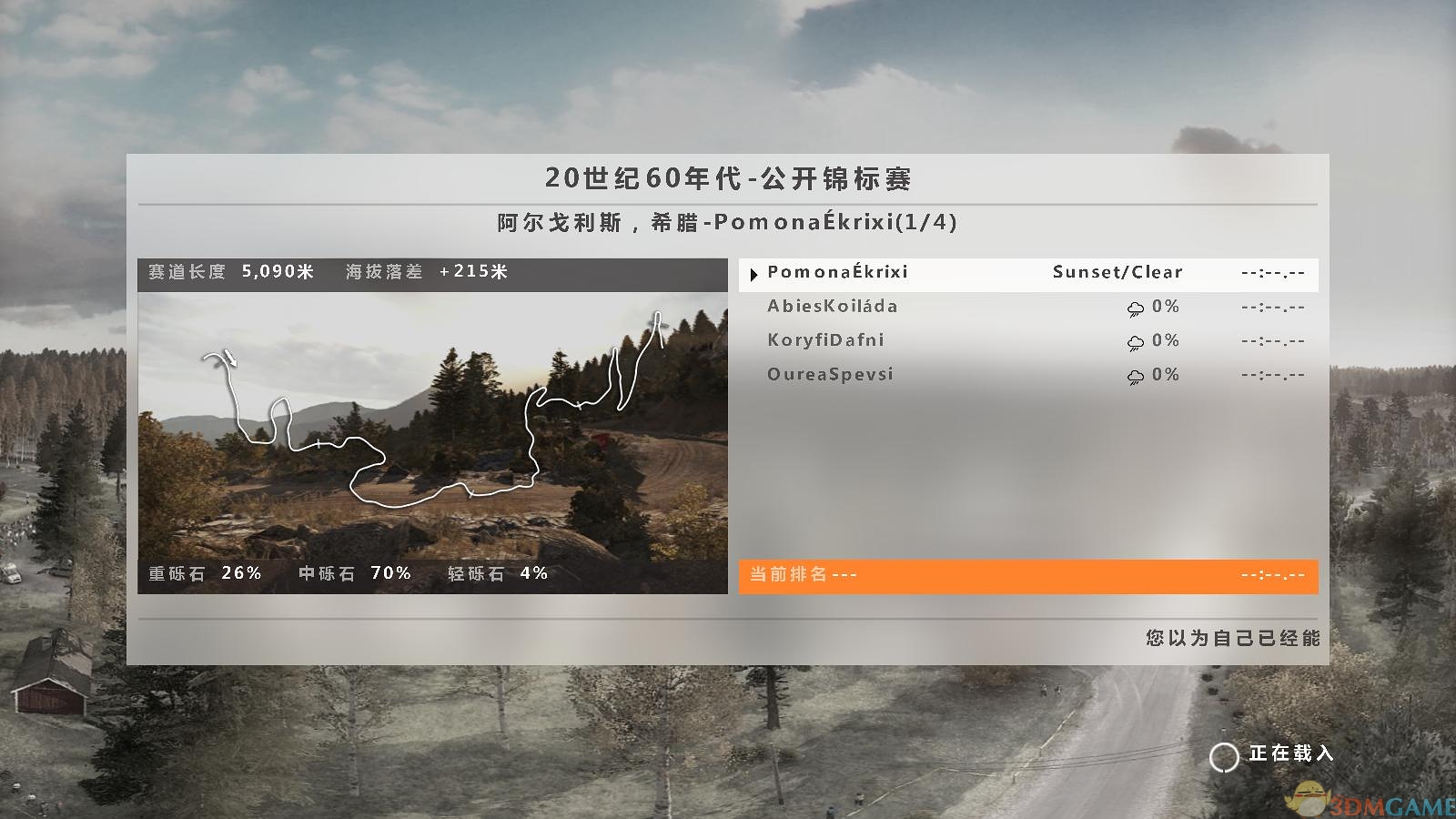Click the arrow marker beside PomonaÉkrixi
Viewport: 1456px width, 819px height.
(753, 273)
